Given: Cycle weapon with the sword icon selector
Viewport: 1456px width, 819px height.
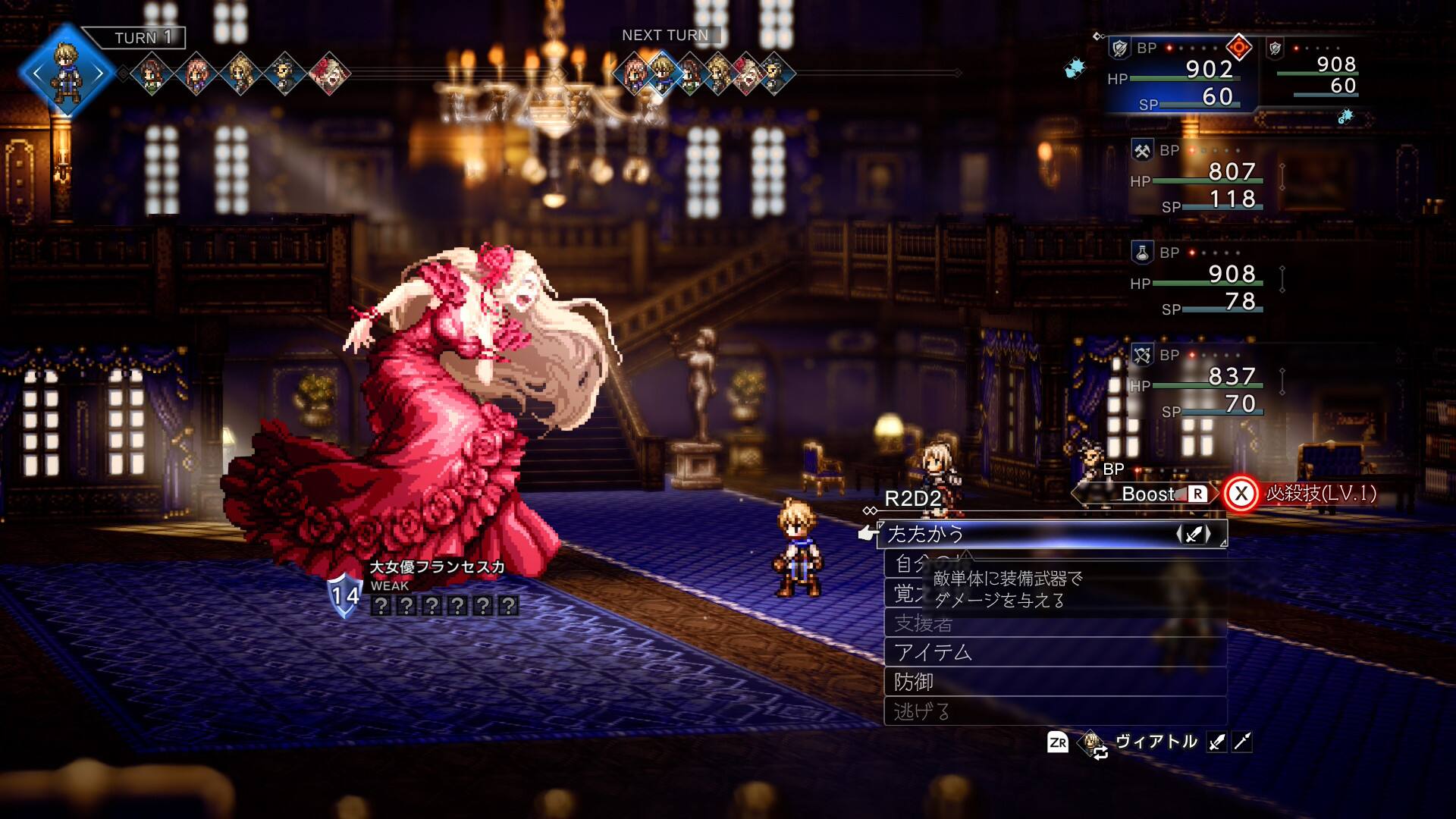Looking at the screenshot, I should click(1193, 535).
